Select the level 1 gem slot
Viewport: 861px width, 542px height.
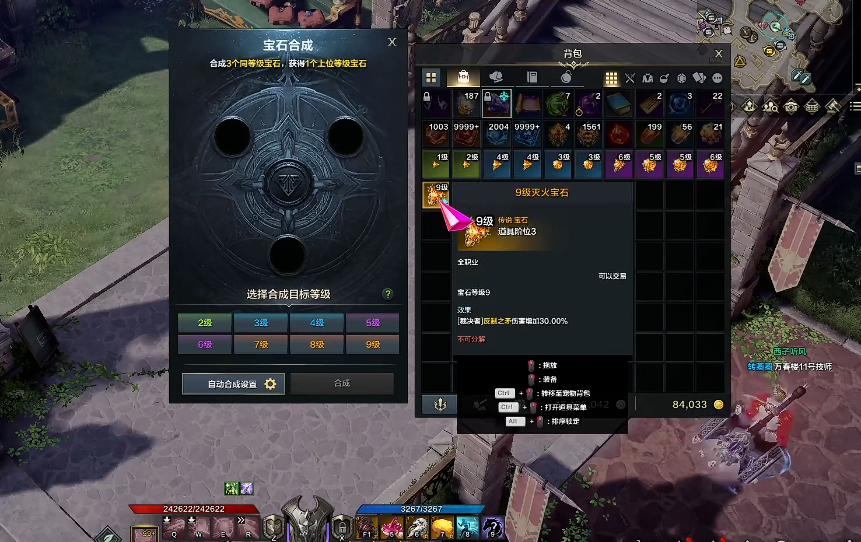[x=436, y=165]
